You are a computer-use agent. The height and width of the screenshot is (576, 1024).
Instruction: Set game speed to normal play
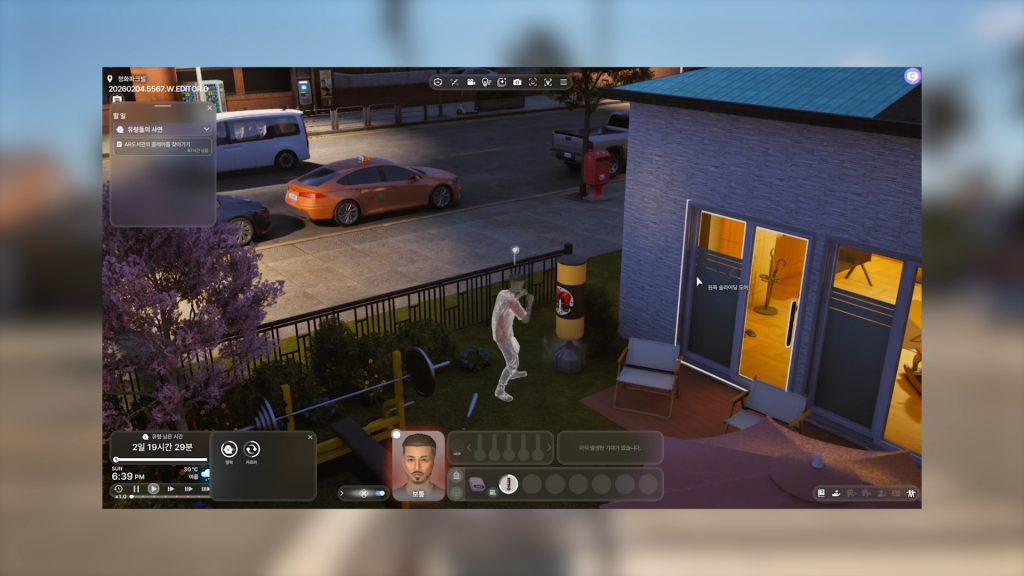click(153, 489)
